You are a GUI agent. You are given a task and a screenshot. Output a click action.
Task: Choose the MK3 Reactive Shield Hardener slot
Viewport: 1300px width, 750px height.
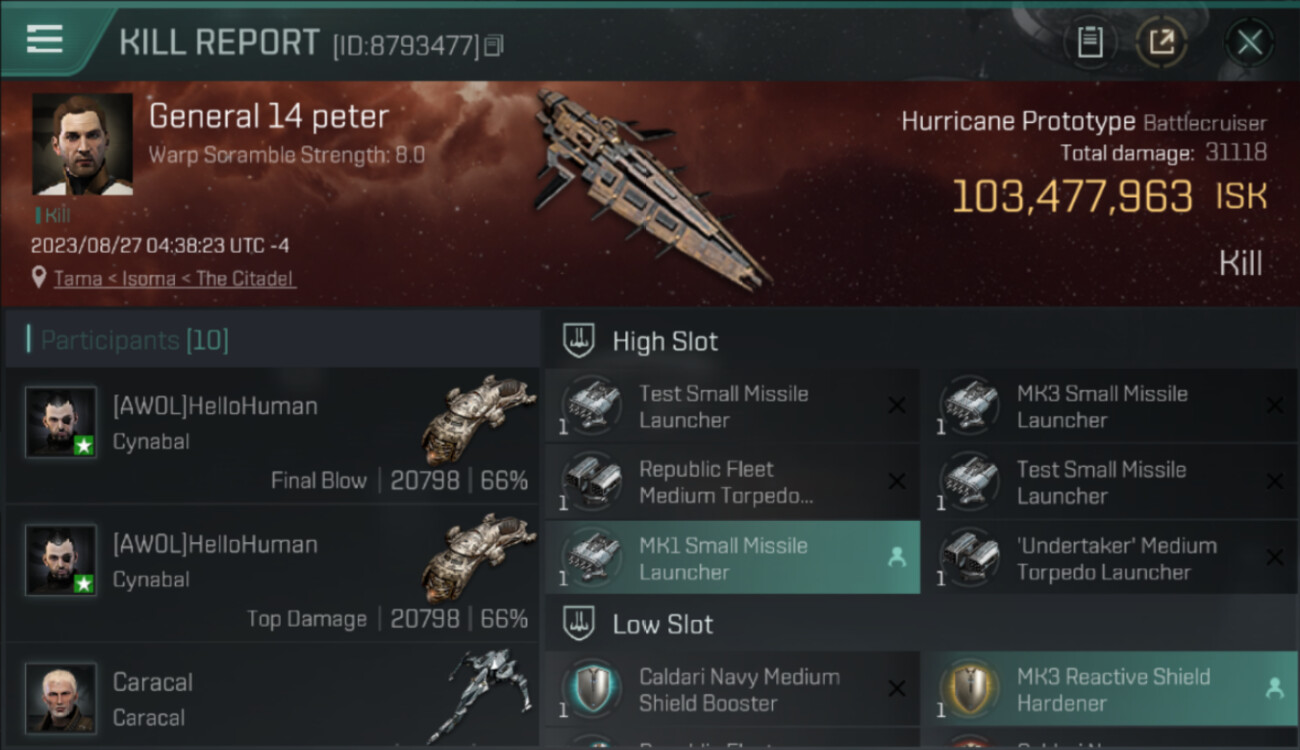(1110, 689)
